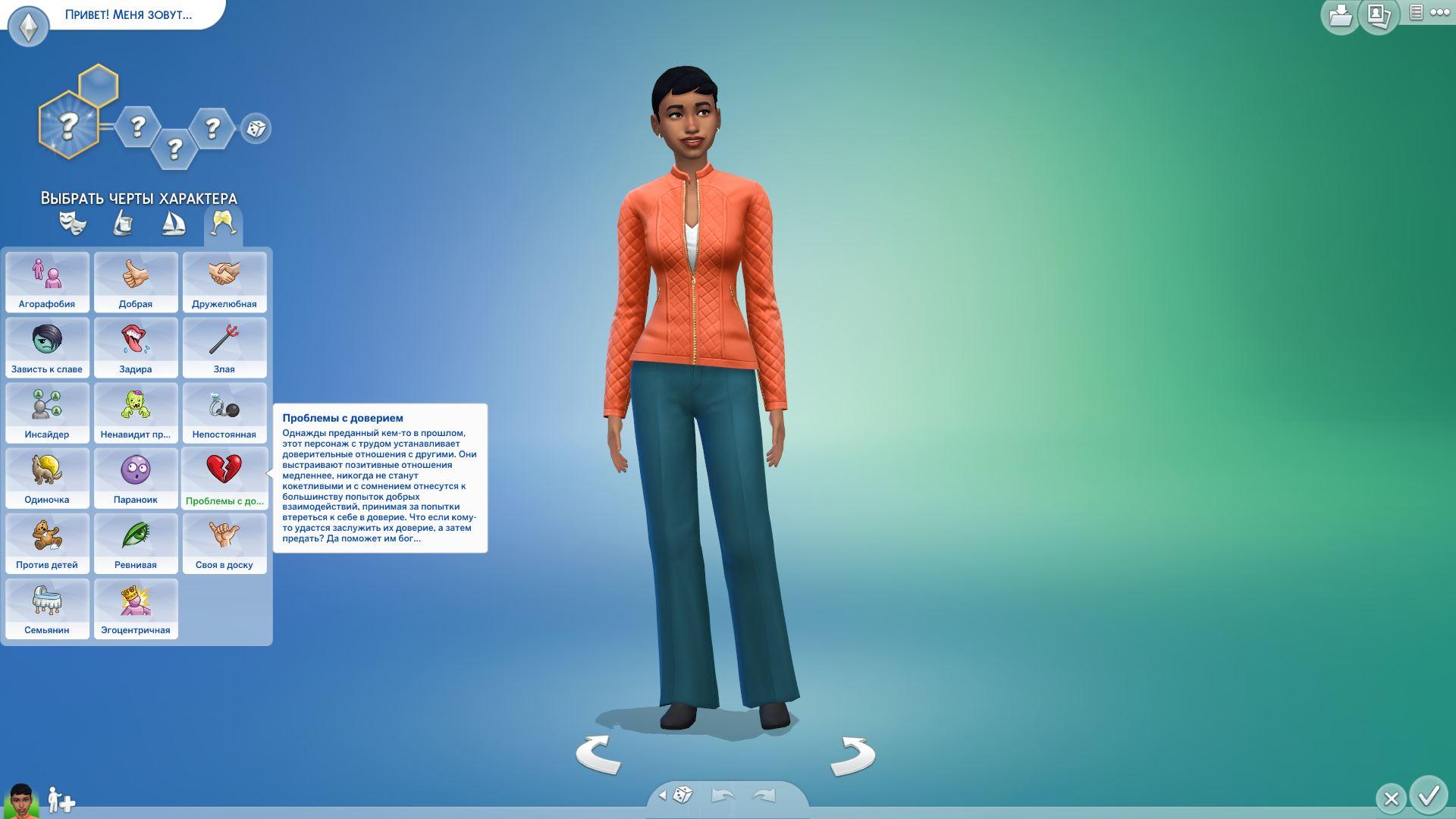Select the Параноик trait
This screenshot has width=1456, height=819.
point(136,478)
